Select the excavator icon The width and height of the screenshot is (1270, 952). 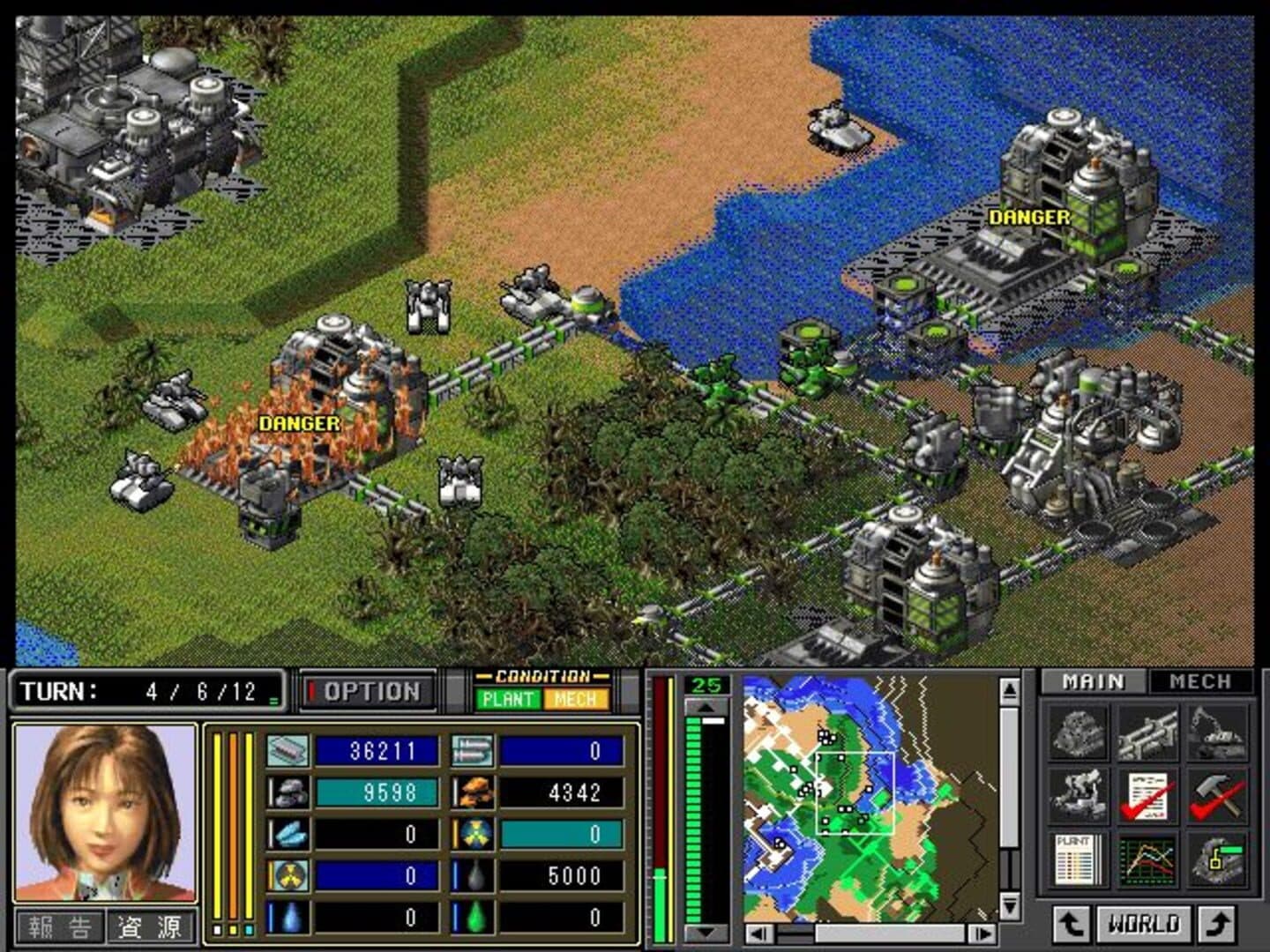click(x=1217, y=733)
